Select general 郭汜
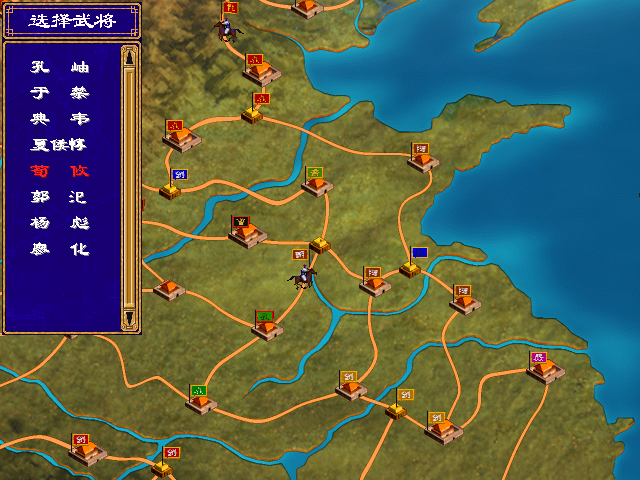This screenshot has height=480, width=640. pos(60,197)
